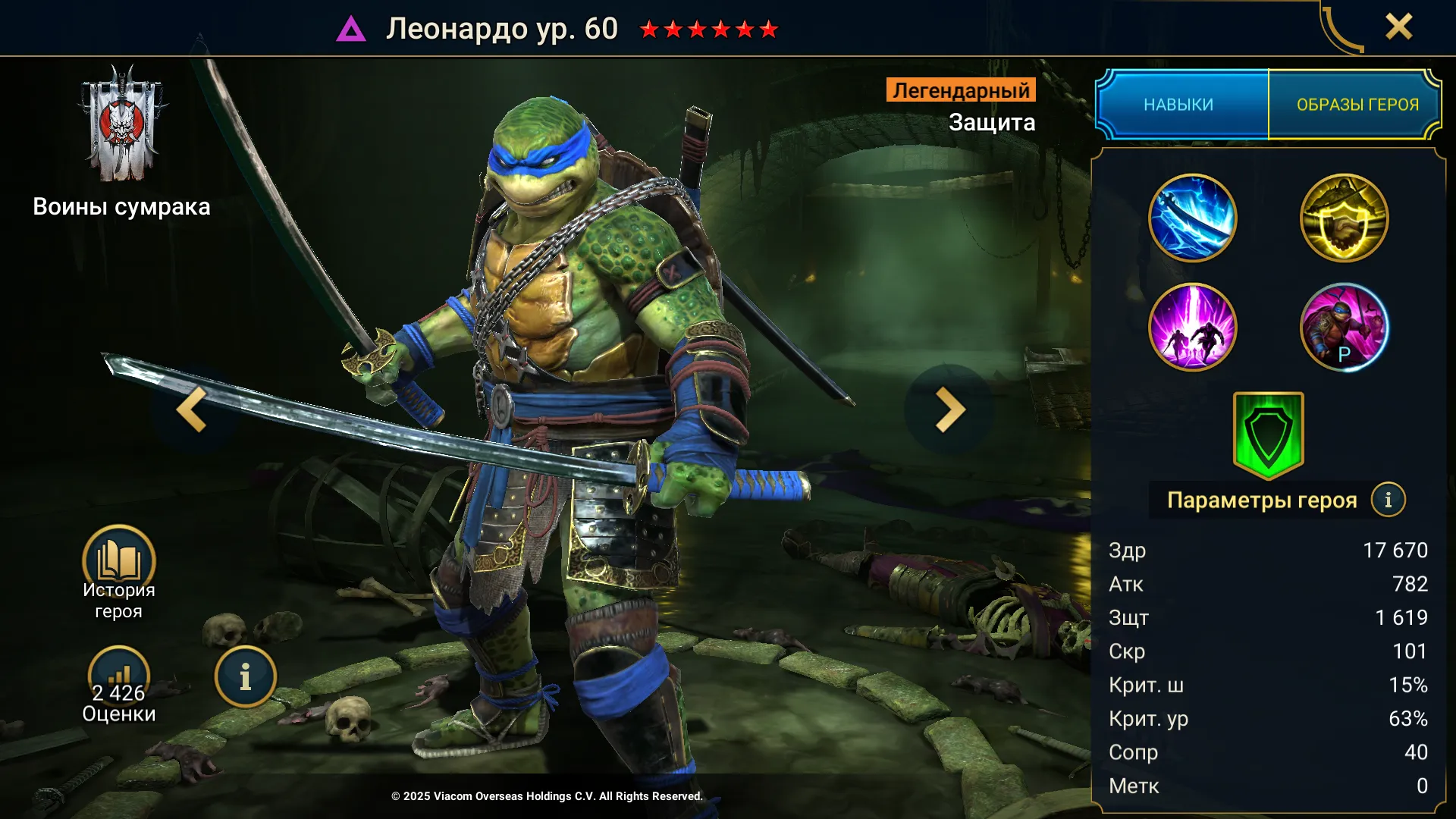The height and width of the screenshot is (819, 1456).
Task: Click the purple affinity triangle icon
Action: pos(351,30)
